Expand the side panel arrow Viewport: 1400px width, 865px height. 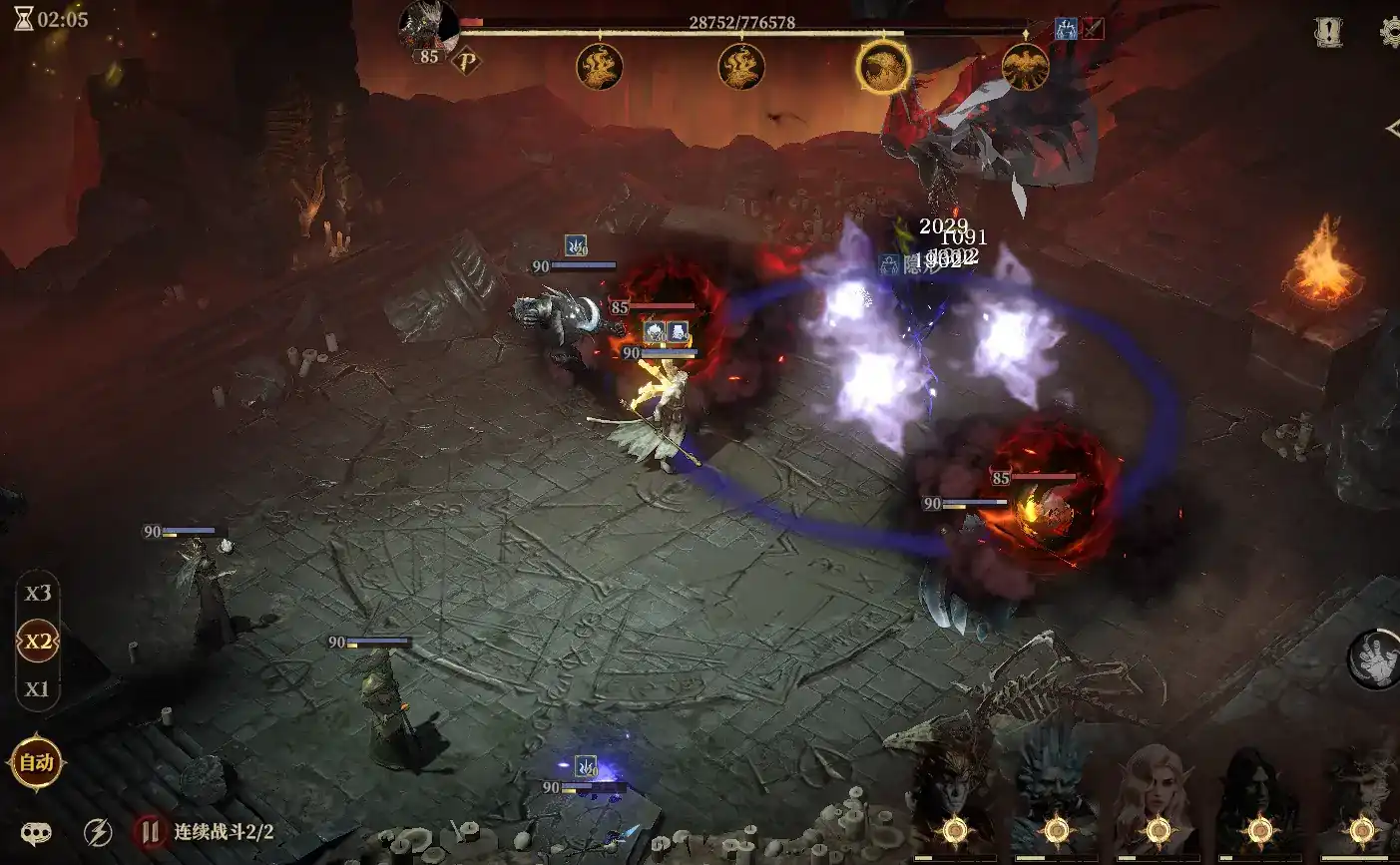tap(1392, 129)
